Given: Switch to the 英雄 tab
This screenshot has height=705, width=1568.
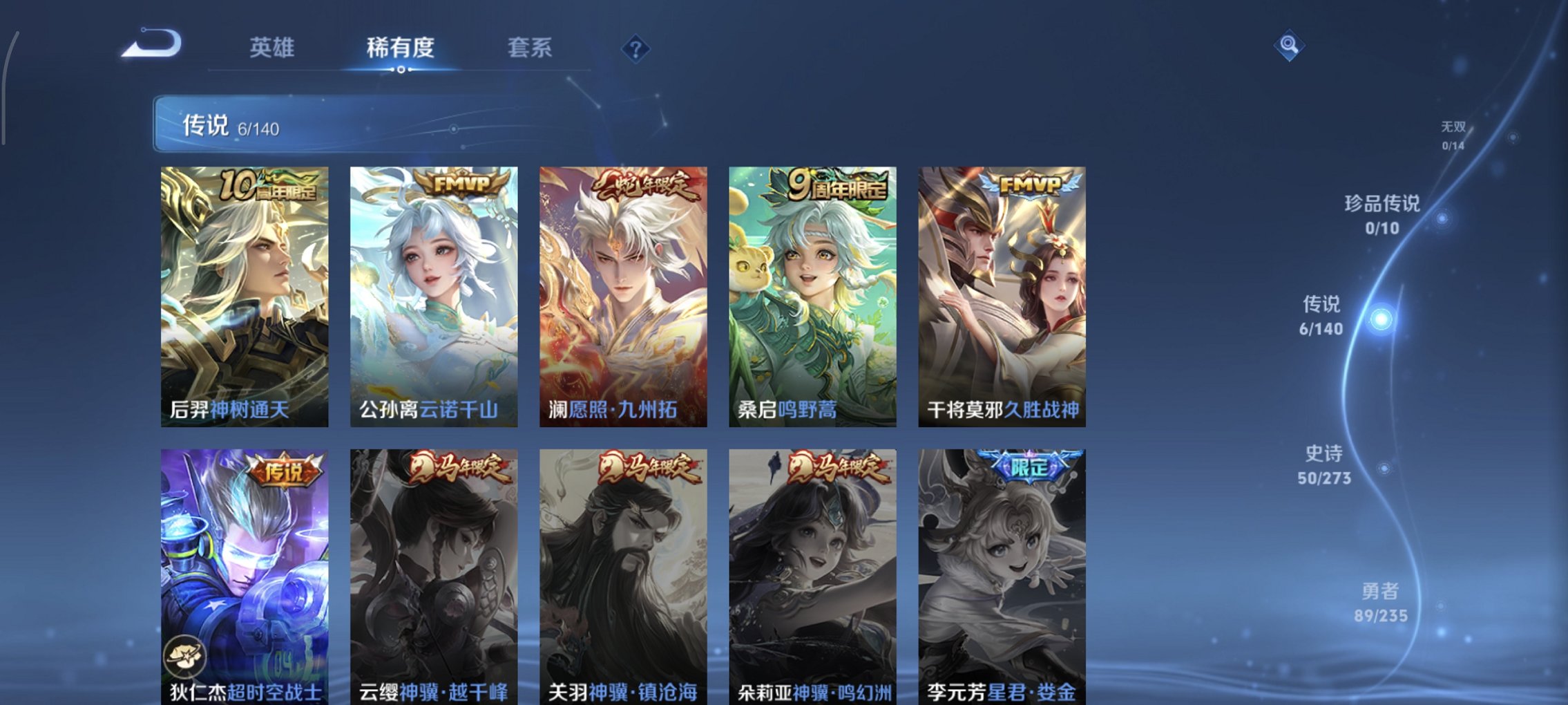Looking at the screenshot, I should coord(273,48).
